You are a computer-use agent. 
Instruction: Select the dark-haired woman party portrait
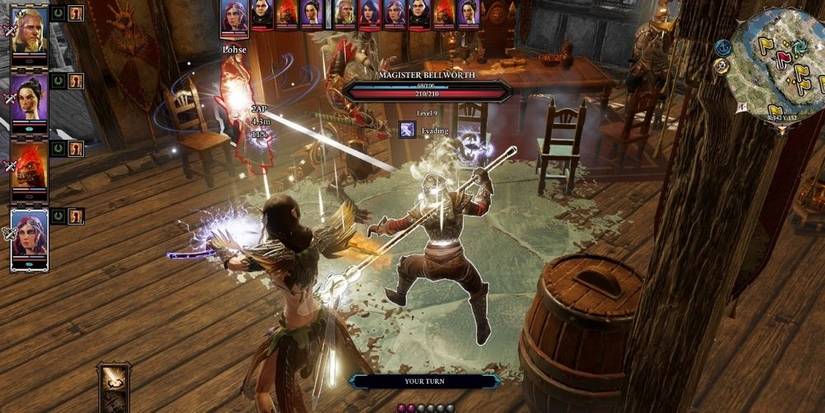(28, 97)
